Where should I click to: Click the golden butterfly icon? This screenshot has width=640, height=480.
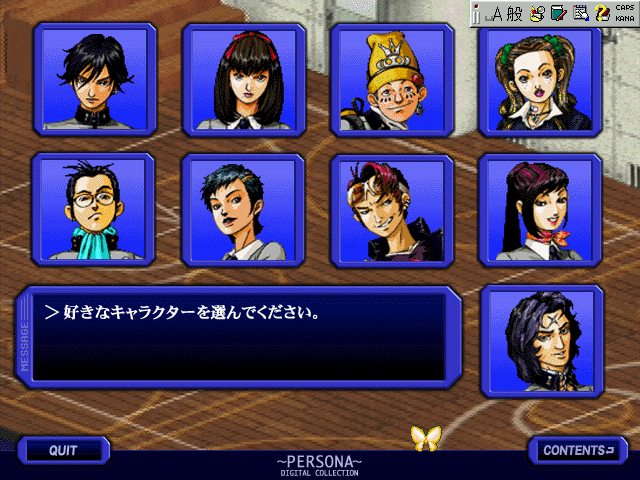pos(427,436)
